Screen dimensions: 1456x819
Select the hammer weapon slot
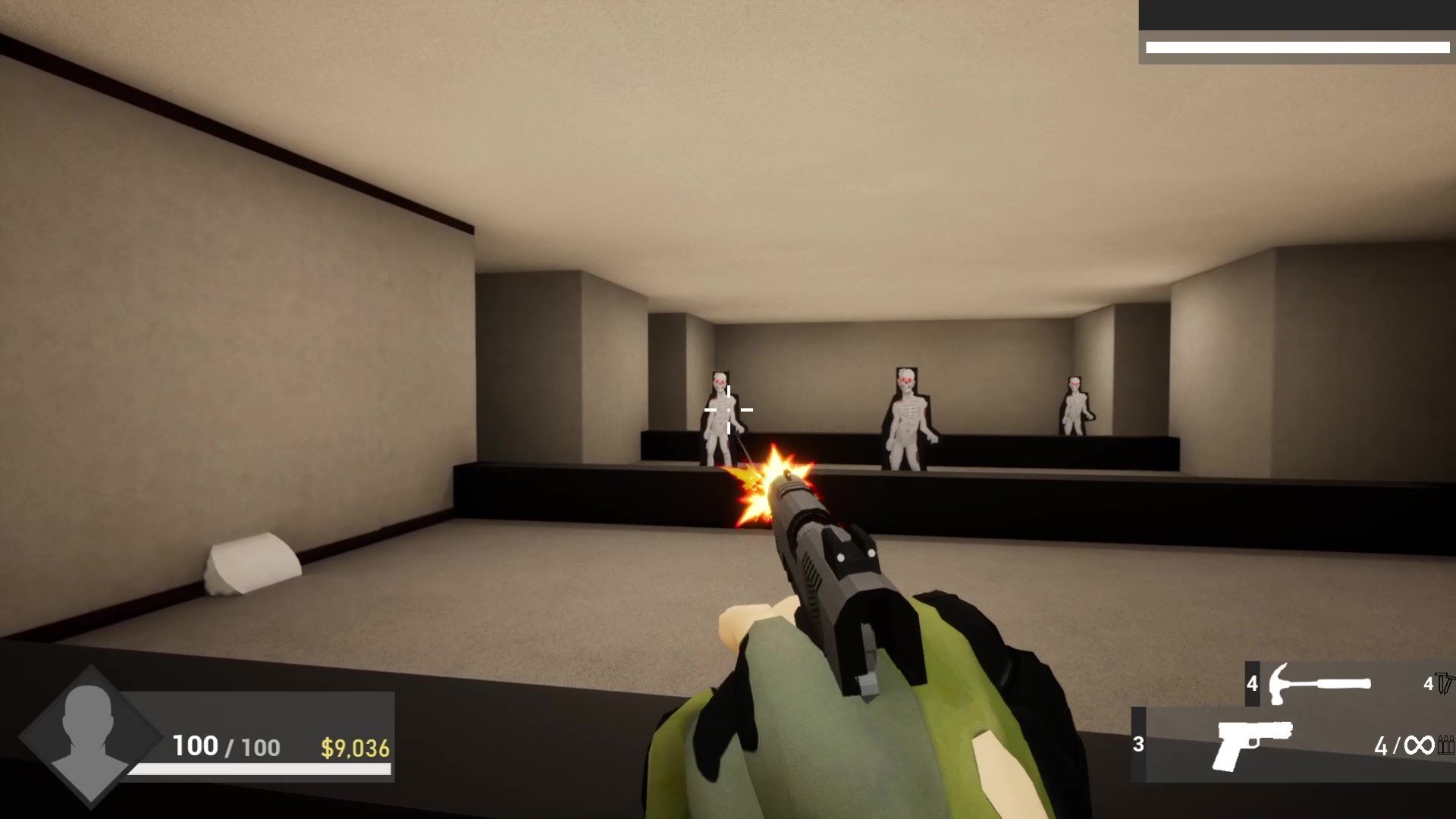pos(1319,683)
